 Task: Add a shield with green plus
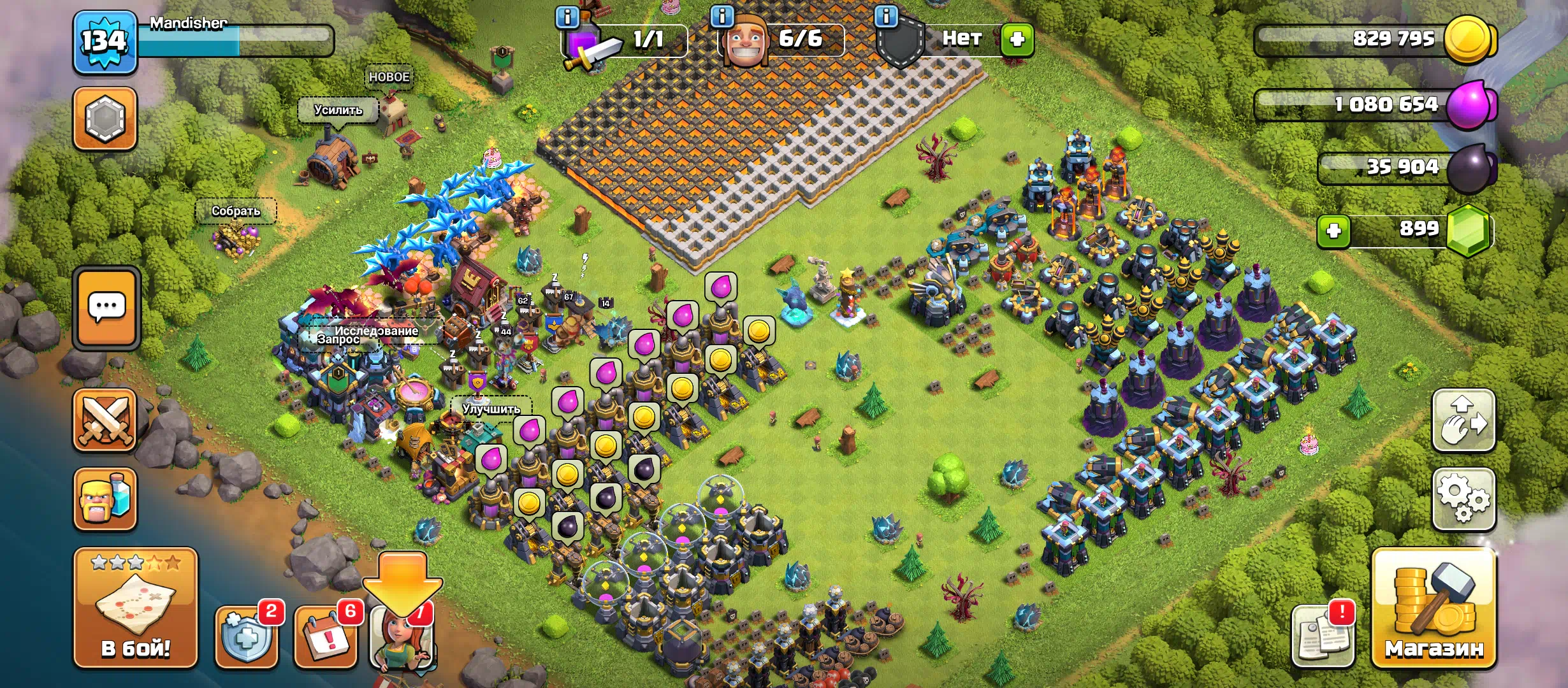[x=1017, y=39]
